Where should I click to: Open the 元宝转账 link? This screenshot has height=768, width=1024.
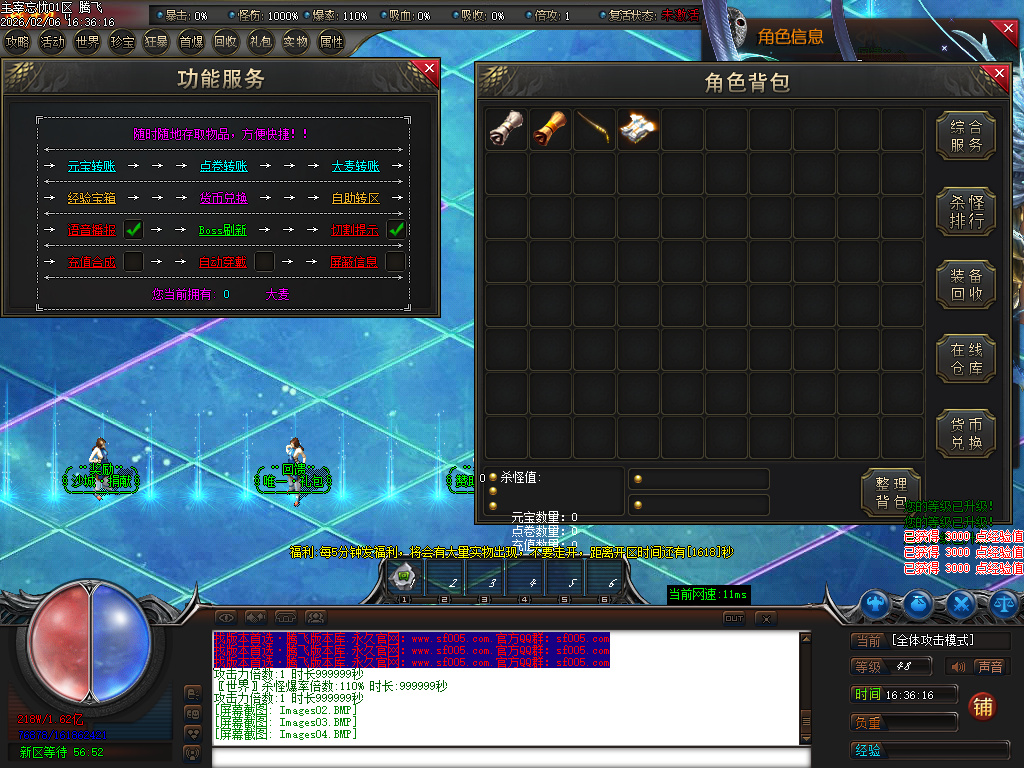[x=92, y=166]
